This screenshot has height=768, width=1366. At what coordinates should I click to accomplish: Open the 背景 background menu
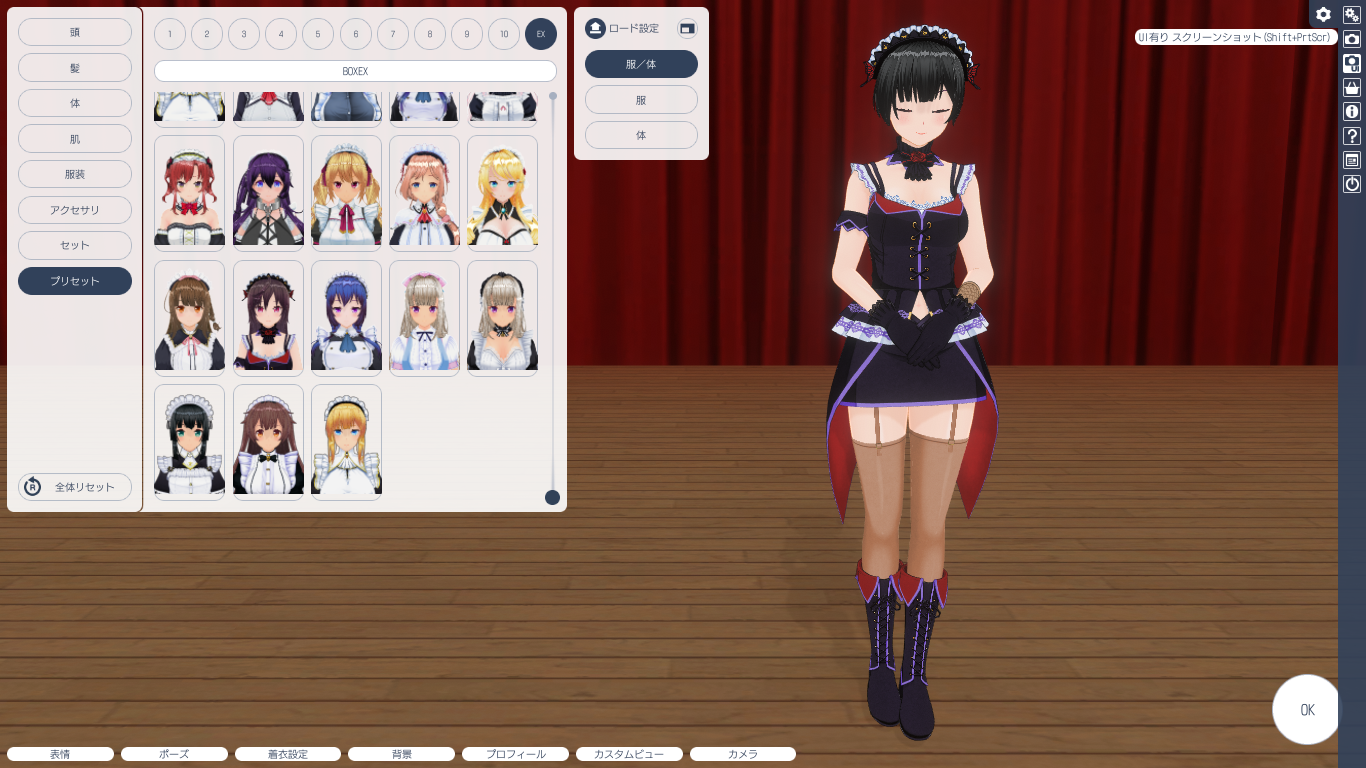pos(401,754)
